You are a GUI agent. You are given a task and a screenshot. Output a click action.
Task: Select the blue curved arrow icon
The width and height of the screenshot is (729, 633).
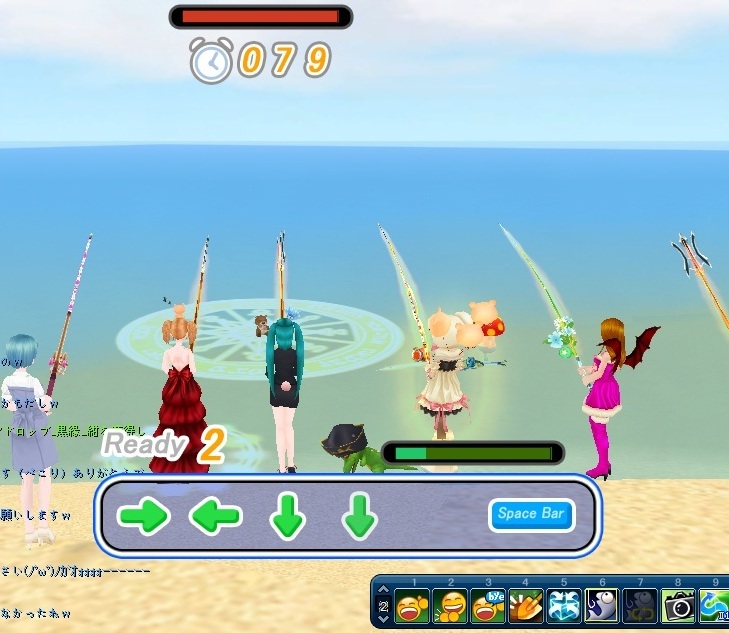click(x=714, y=607)
